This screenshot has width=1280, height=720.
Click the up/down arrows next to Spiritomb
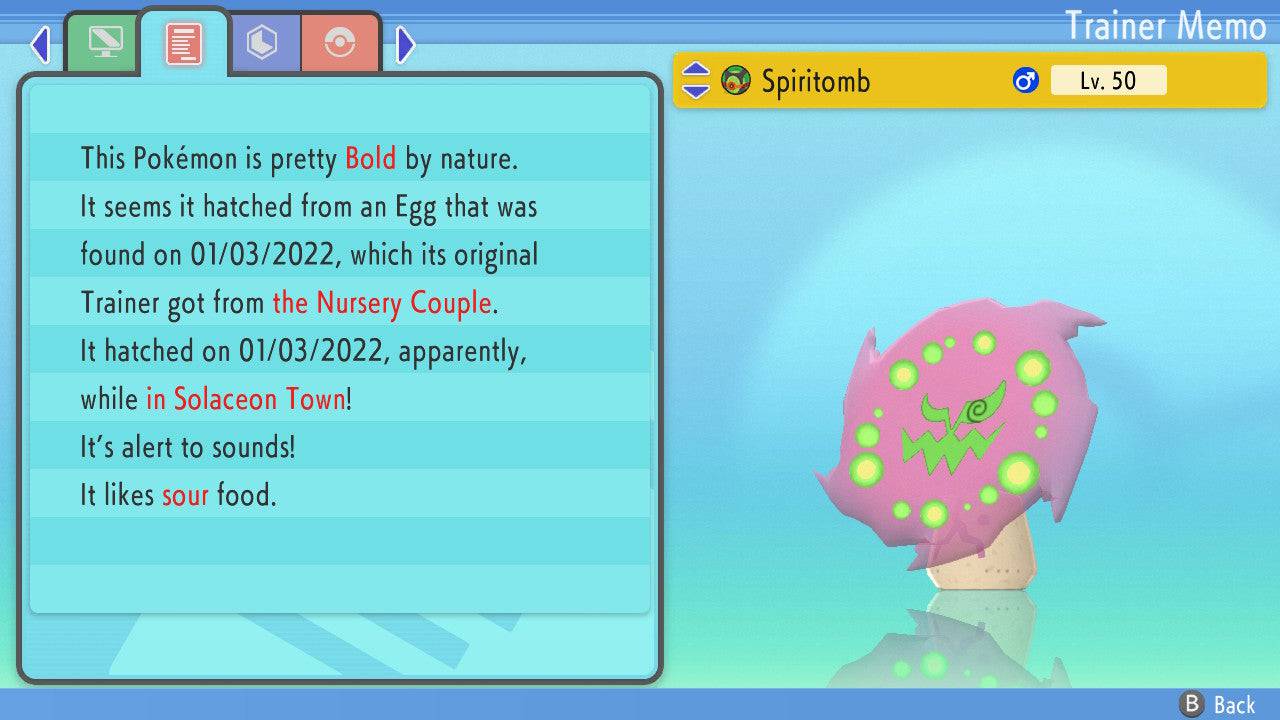(695, 81)
